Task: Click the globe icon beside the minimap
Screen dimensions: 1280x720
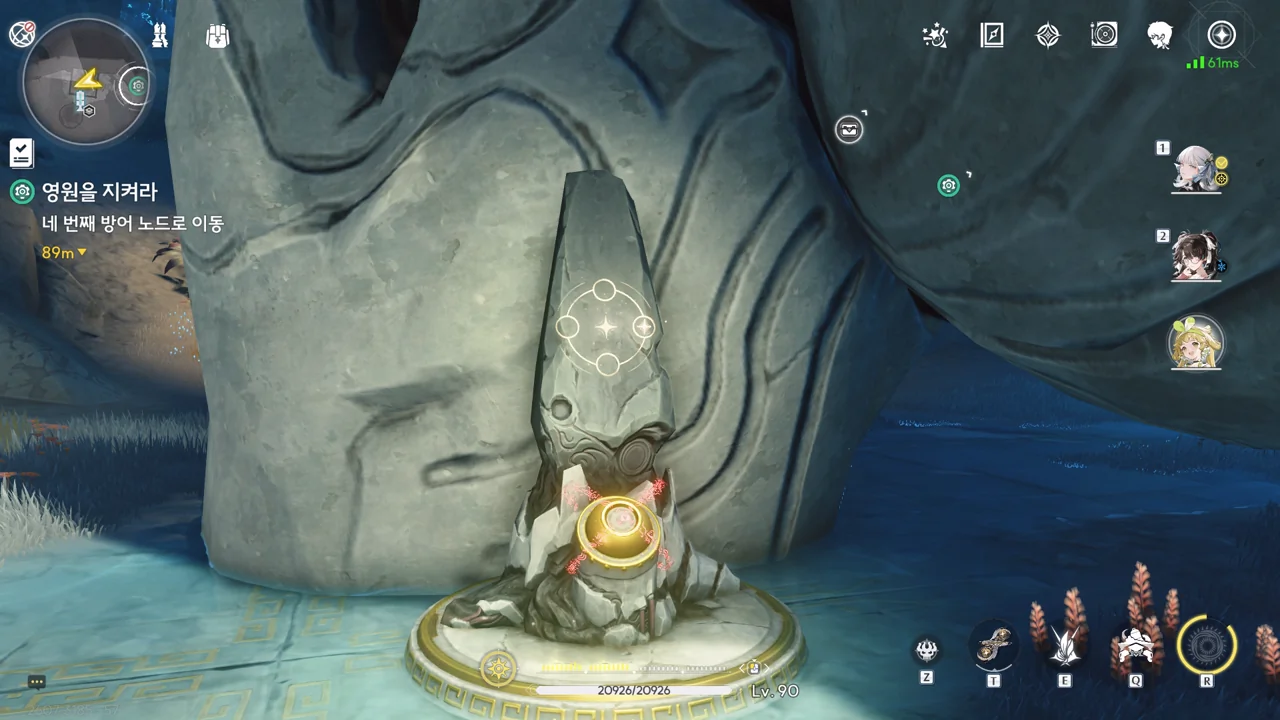Action: coord(21,35)
